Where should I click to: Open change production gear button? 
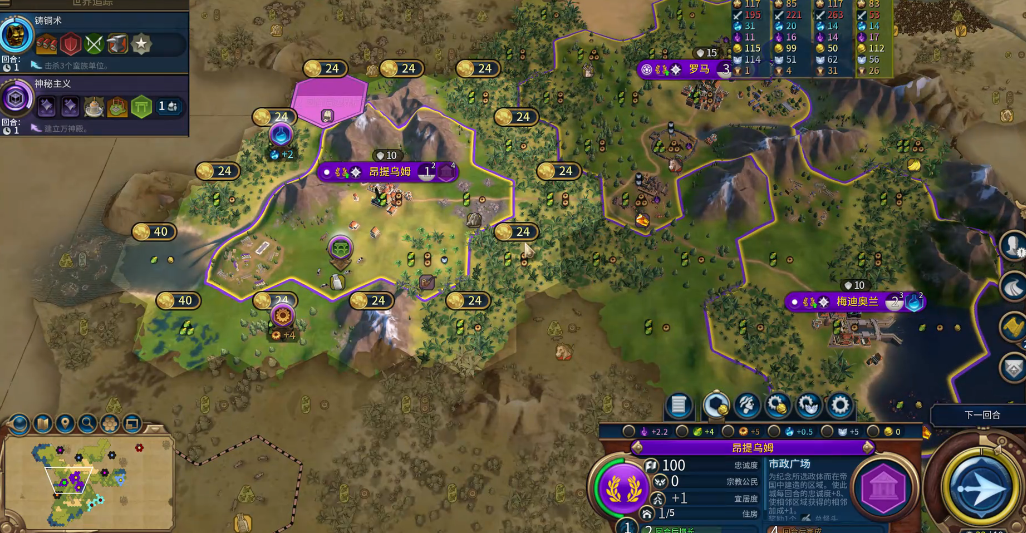click(839, 405)
